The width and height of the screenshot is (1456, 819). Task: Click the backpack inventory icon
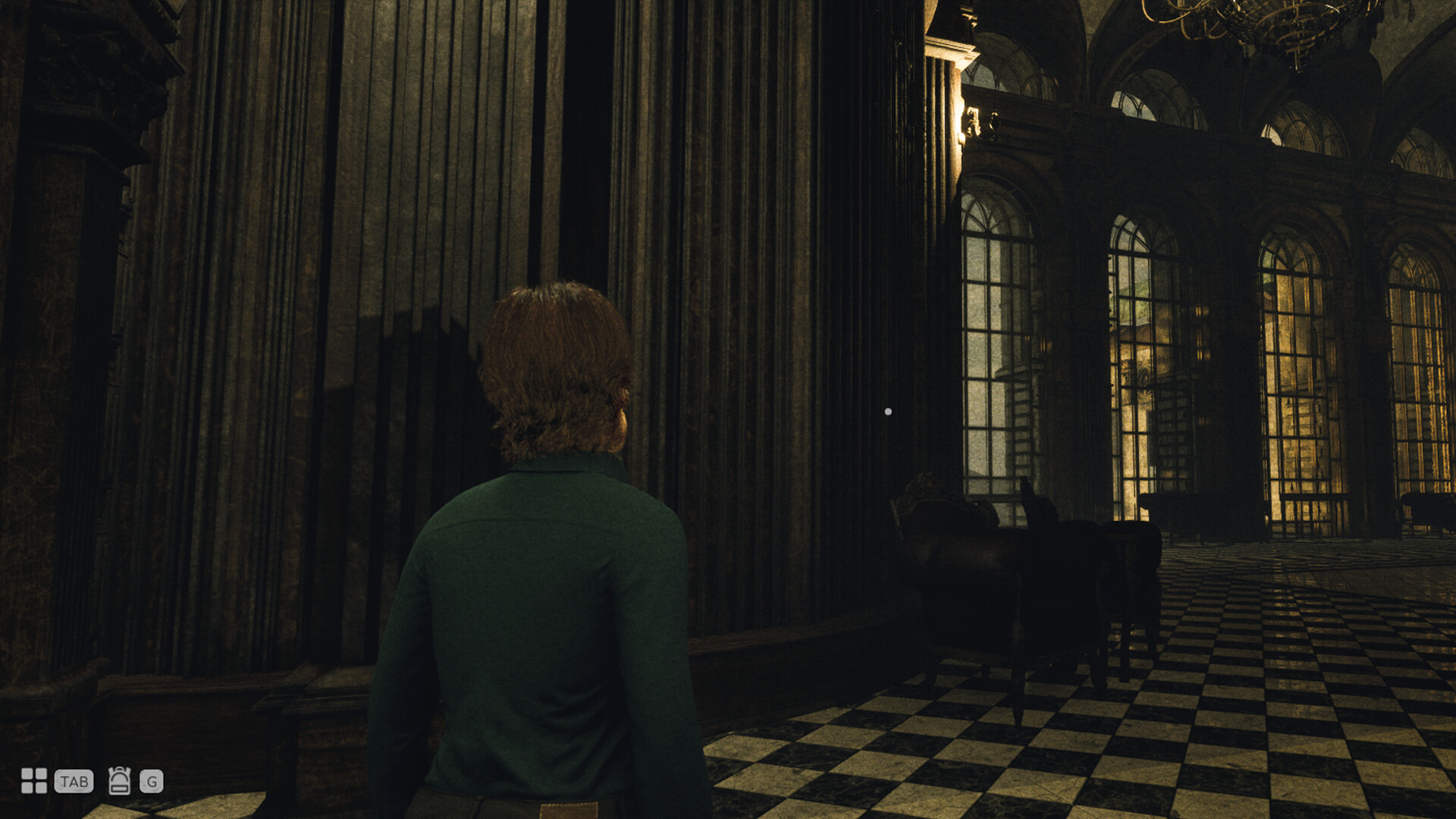point(119,781)
